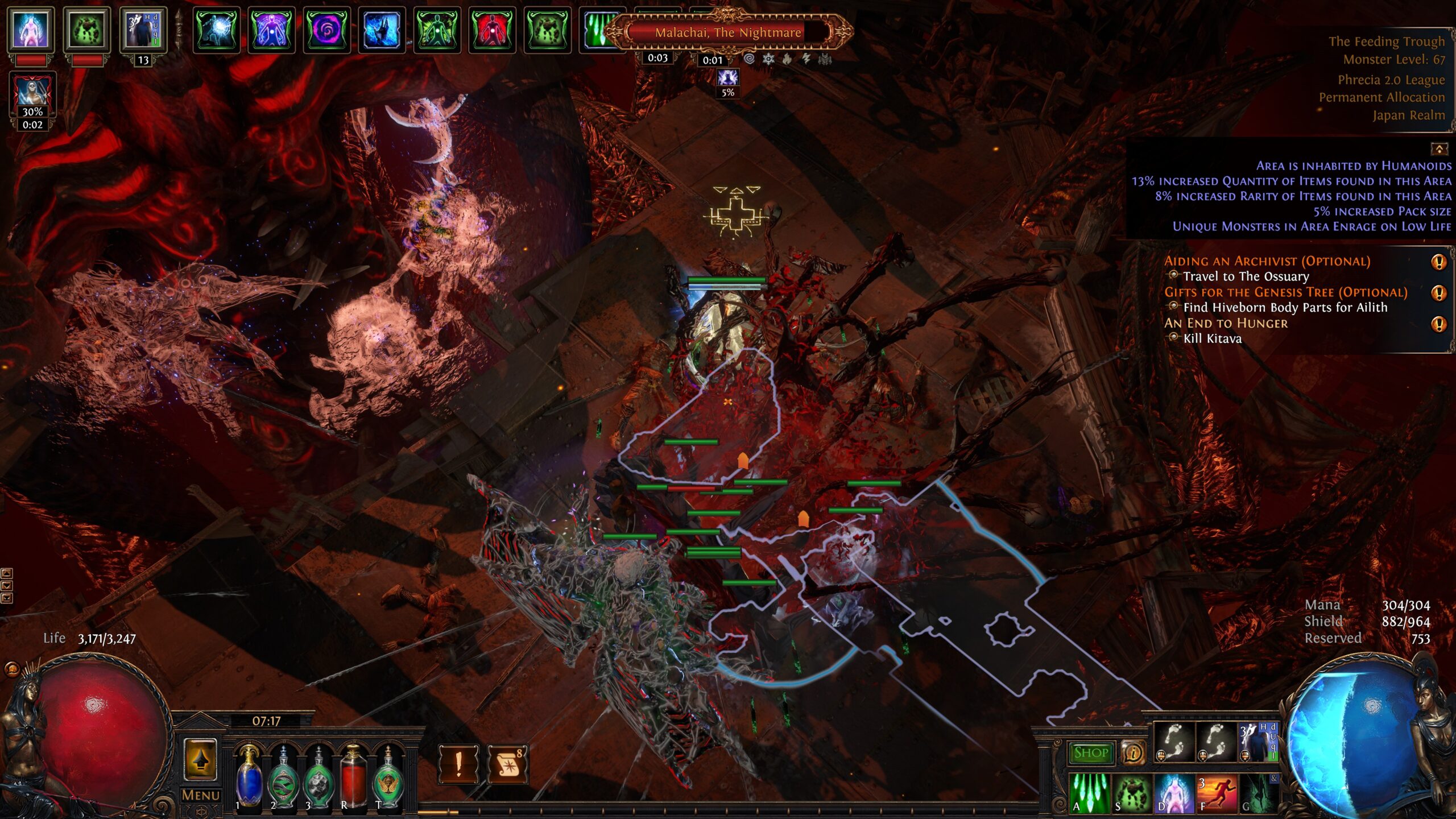This screenshot has height=819, width=1456.
Task: Activate the glowing pink figure skill
Action: (x=1173, y=793)
